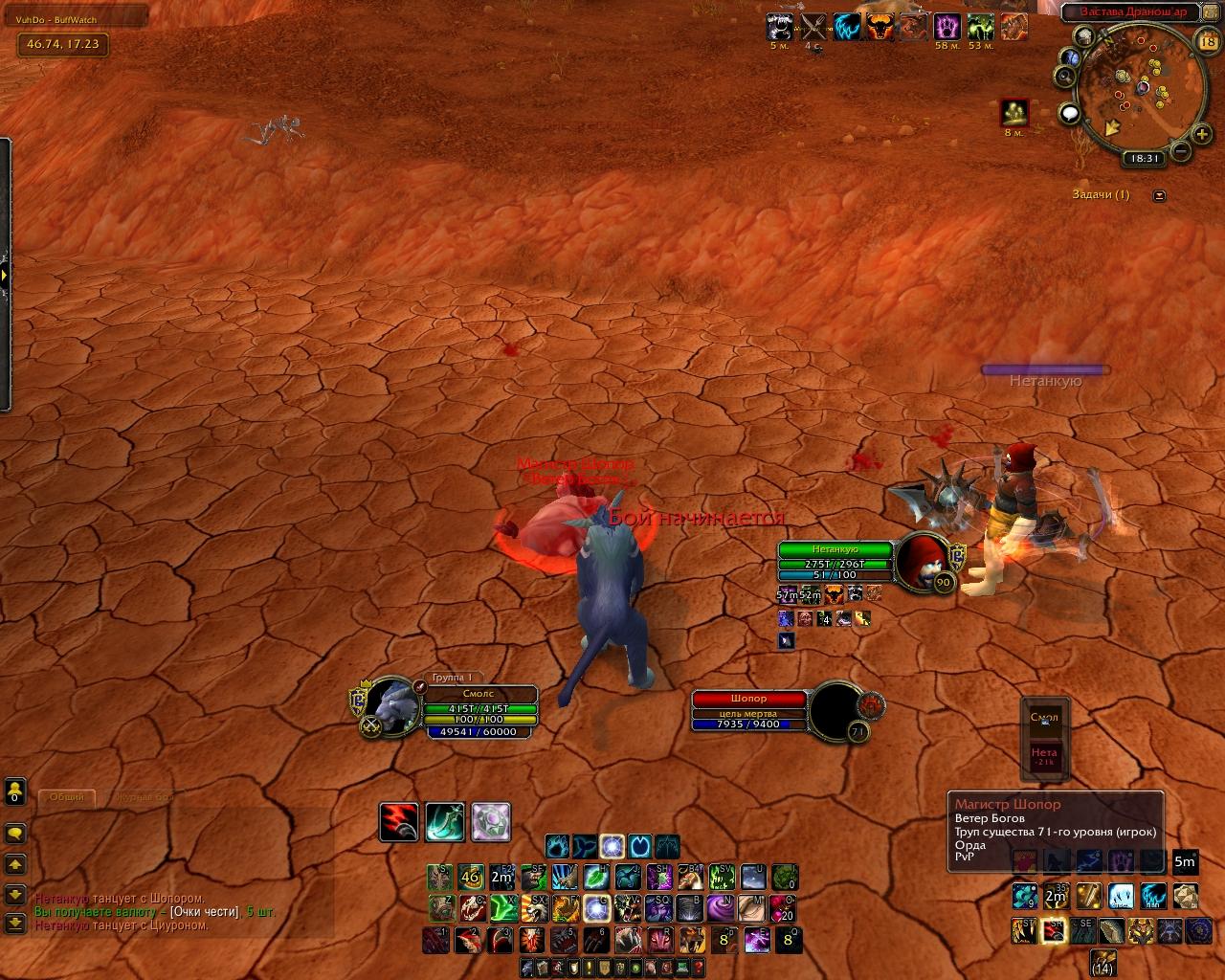Select the Общий chat tab

pyautogui.click(x=67, y=796)
